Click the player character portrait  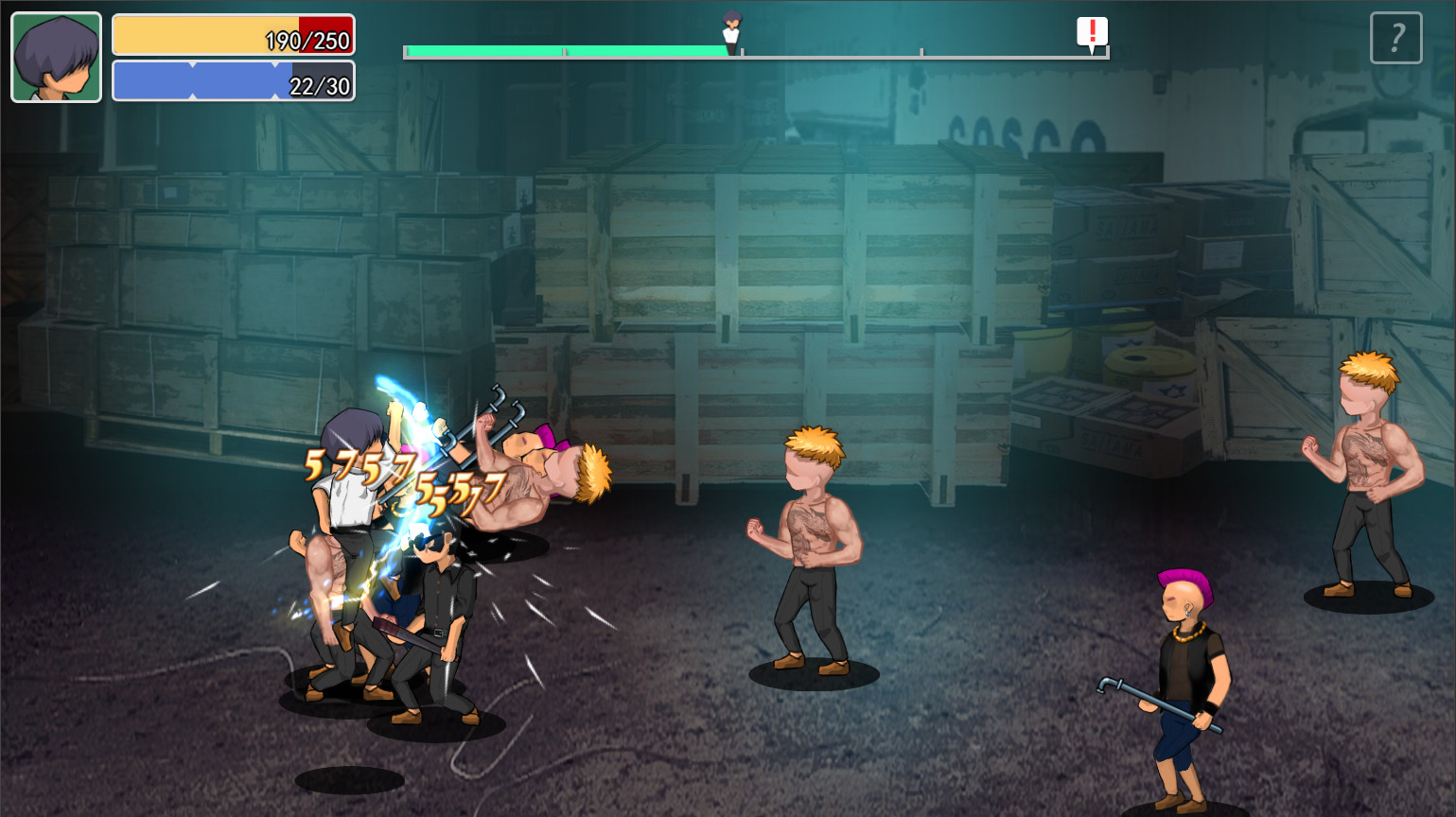pos(56,57)
